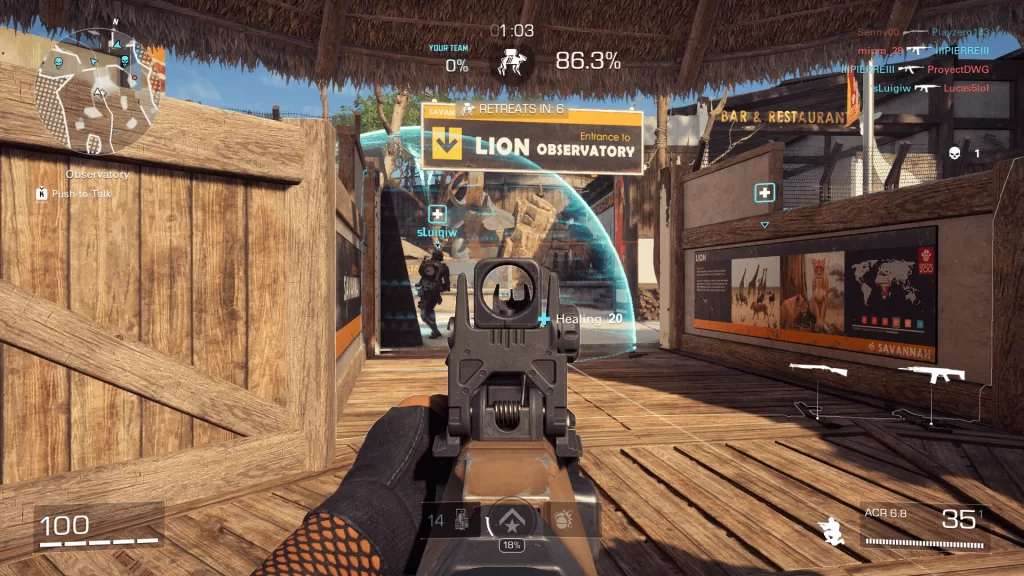Activate the chevron star ability
Image resolution: width=1024 pixels, height=576 pixels.
(x=511, y=519)
